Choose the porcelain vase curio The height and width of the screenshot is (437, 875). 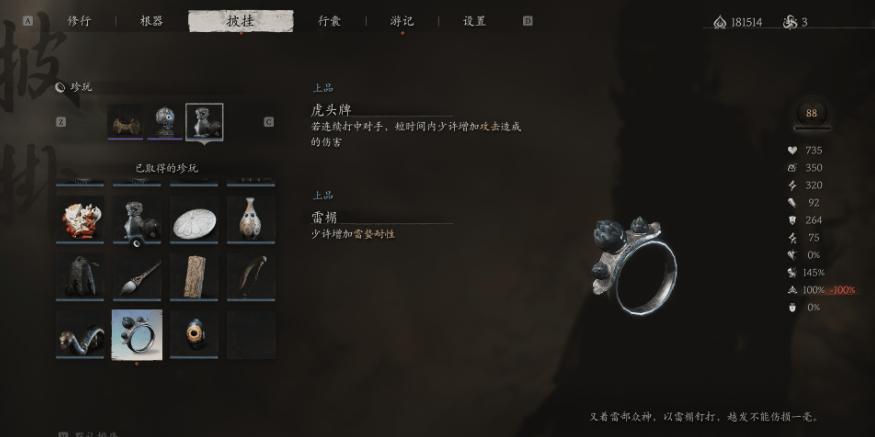[250, 217]
